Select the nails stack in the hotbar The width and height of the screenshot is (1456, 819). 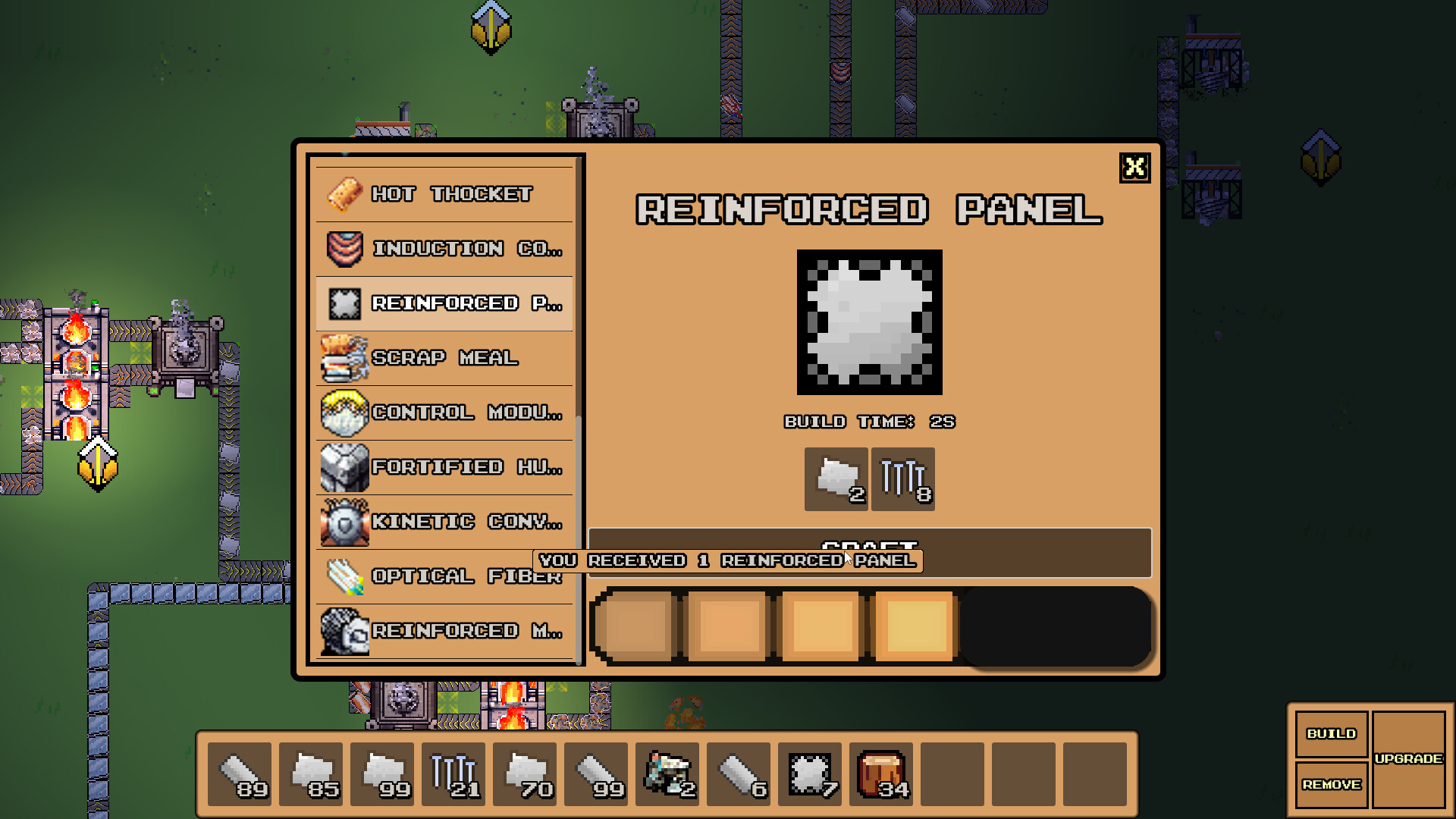(x=453, y=773)
